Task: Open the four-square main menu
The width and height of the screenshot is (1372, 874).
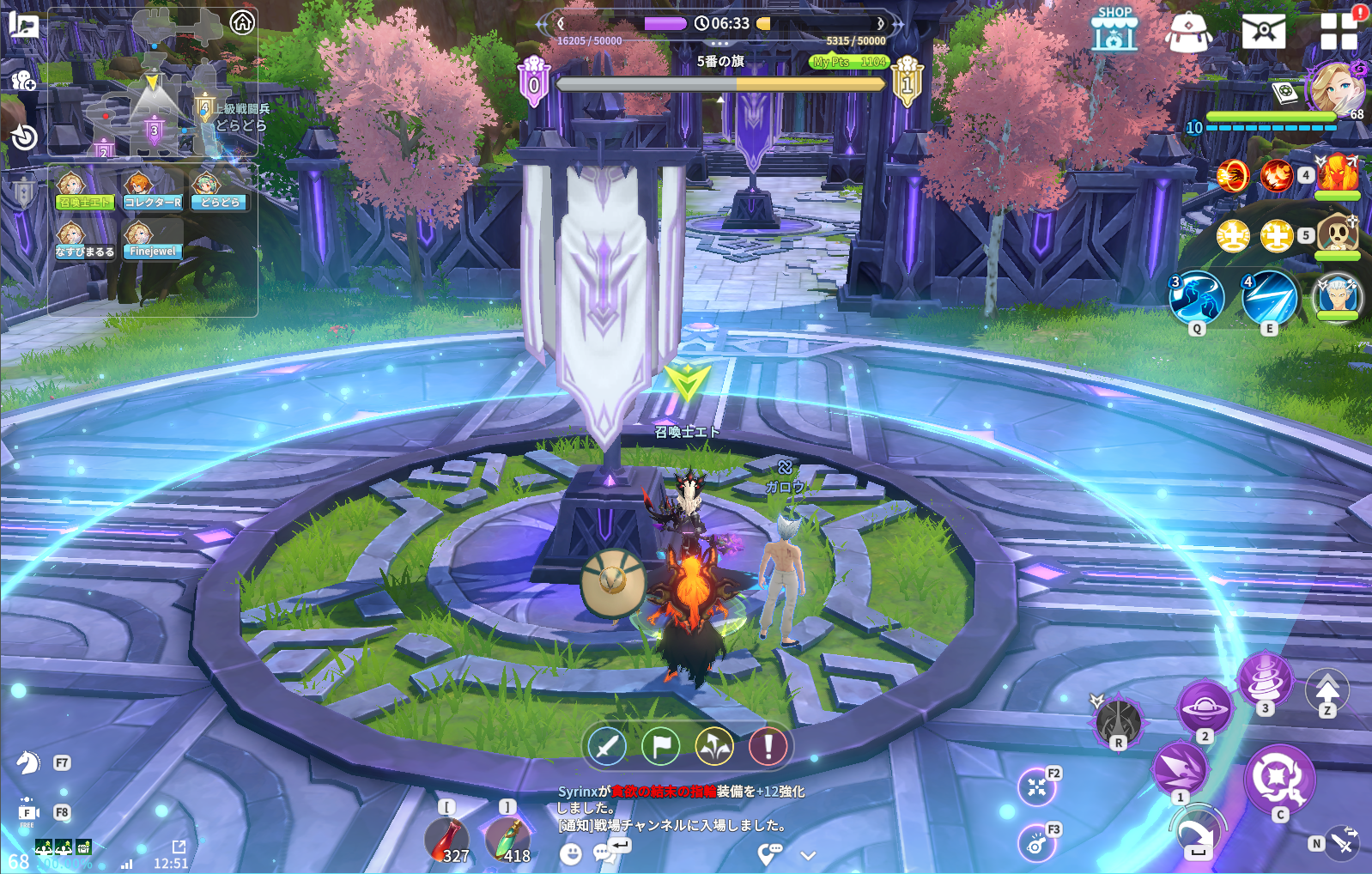Action: click(x=1339, y=31)
